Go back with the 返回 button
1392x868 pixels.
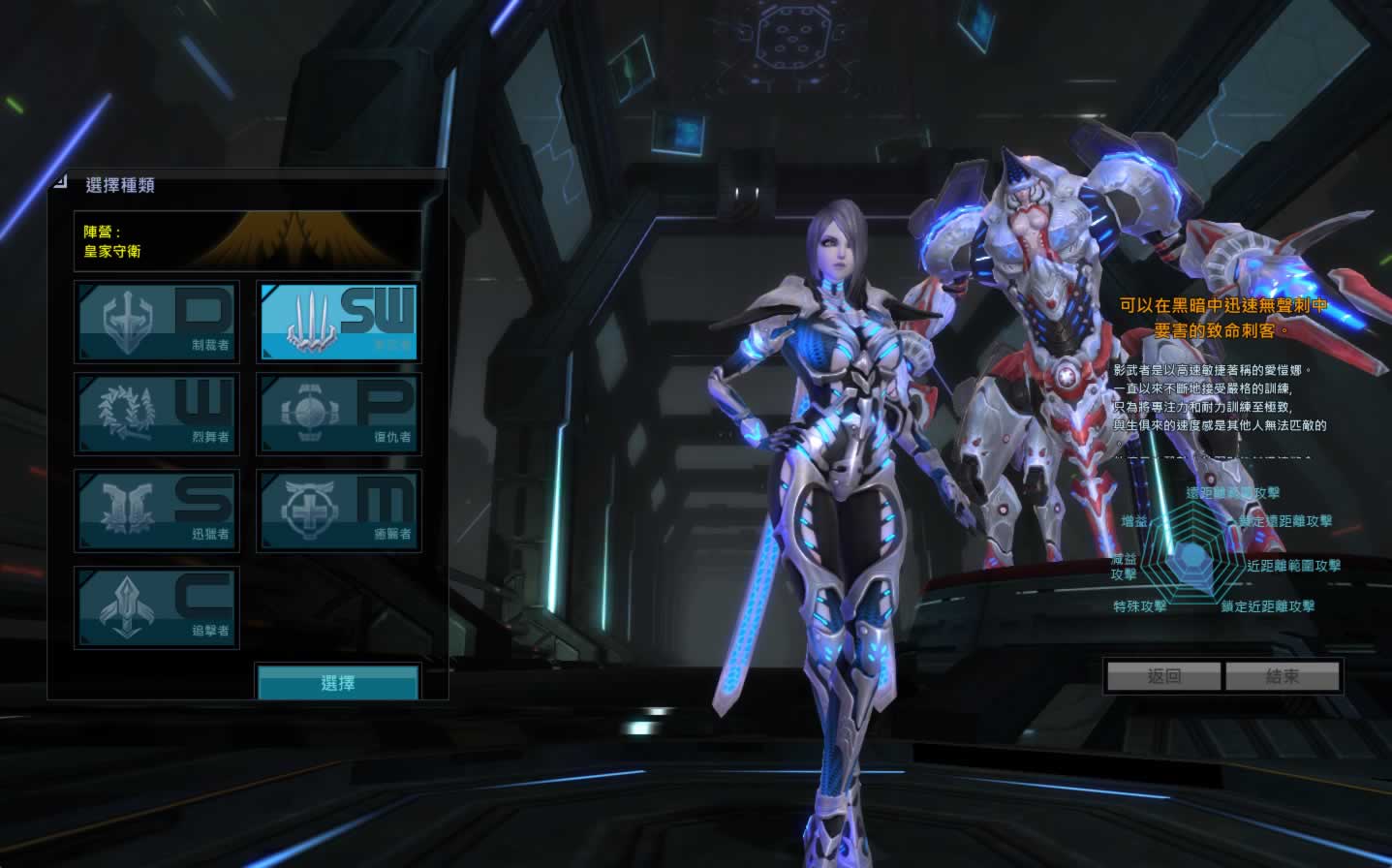tap(1163, 676)
